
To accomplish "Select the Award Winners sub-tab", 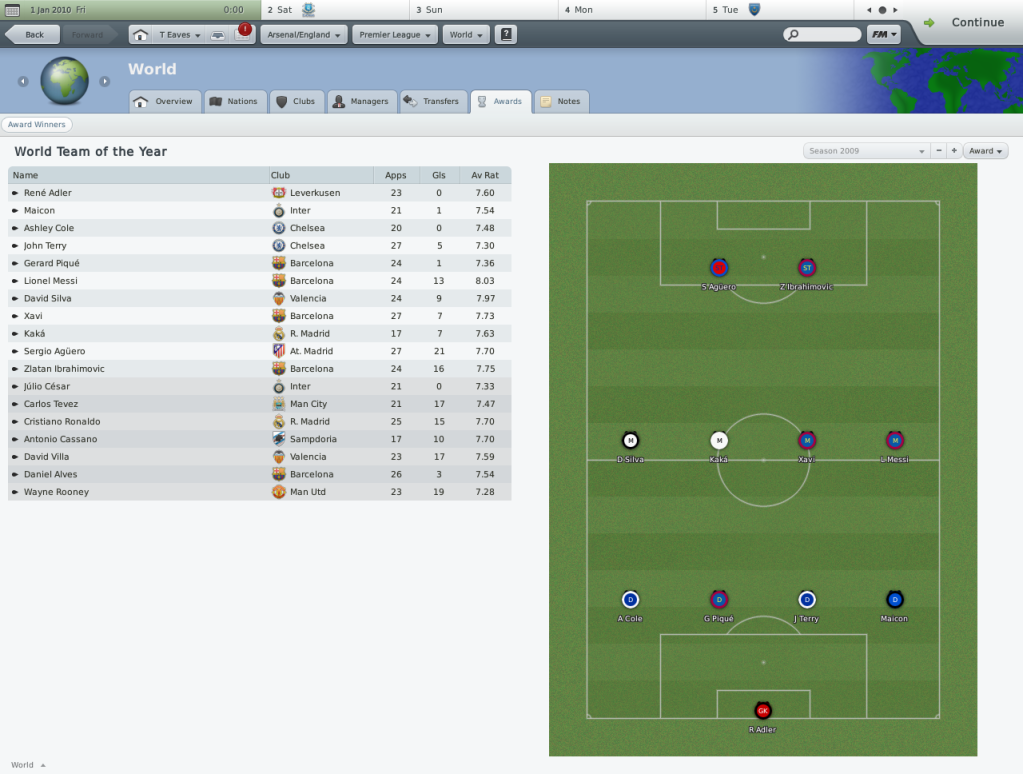I will (x=36, y=125).
